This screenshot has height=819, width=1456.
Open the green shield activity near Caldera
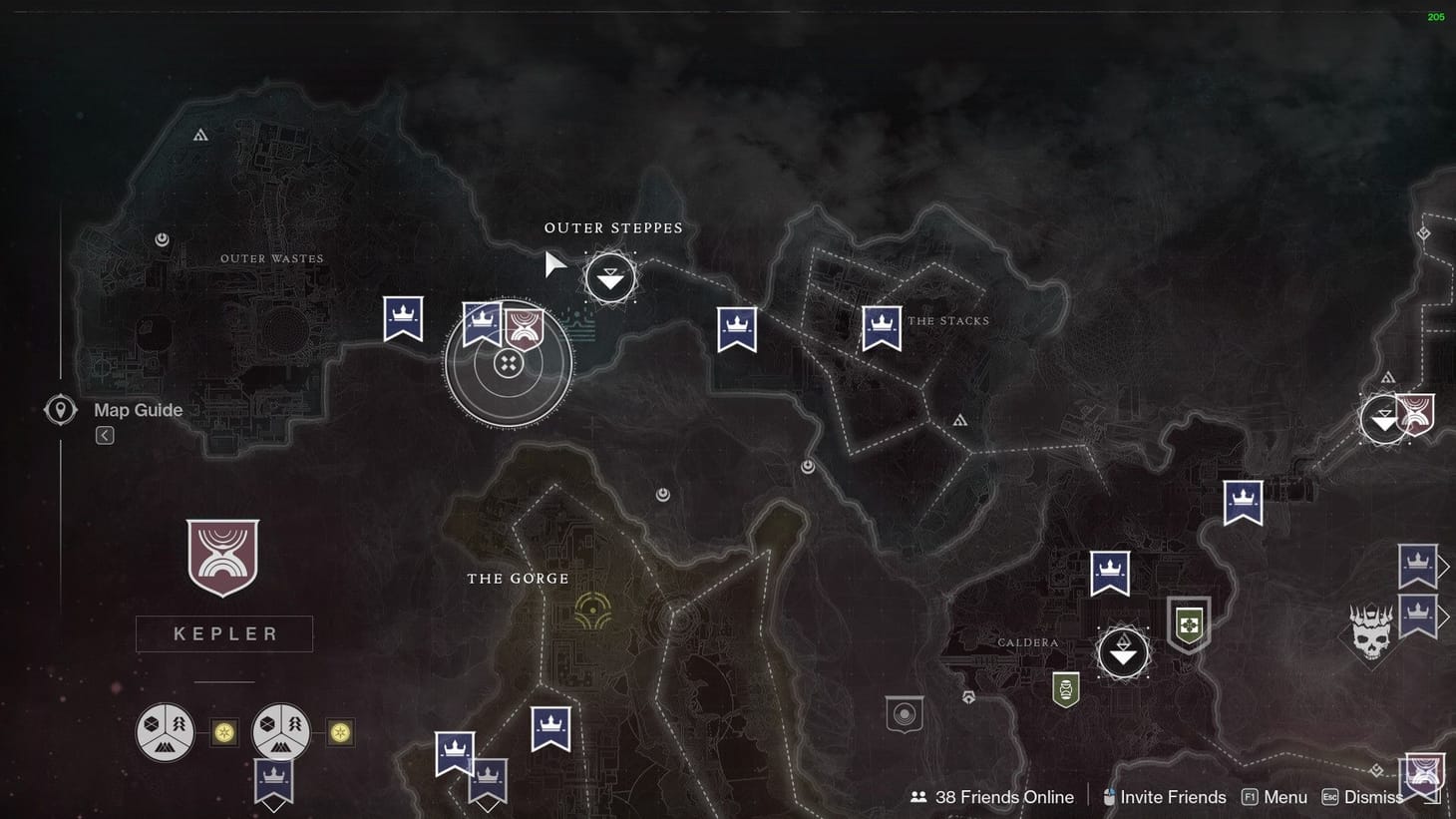[1189, 625]
